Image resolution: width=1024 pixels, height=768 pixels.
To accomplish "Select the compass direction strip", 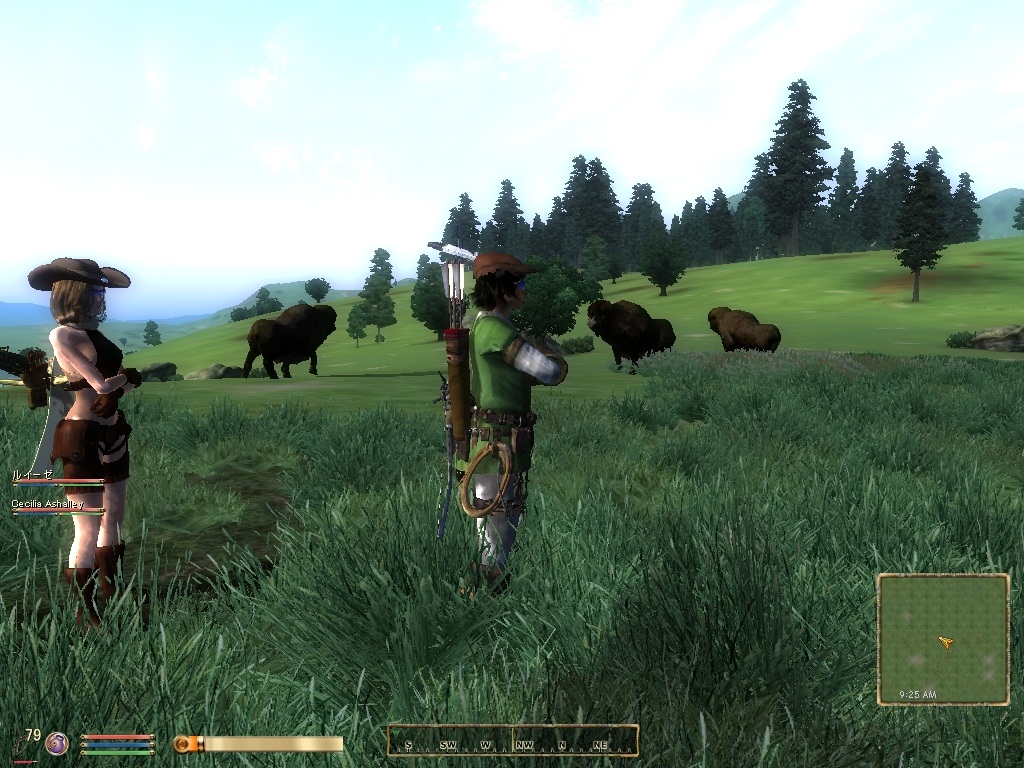I will point(513,741).
